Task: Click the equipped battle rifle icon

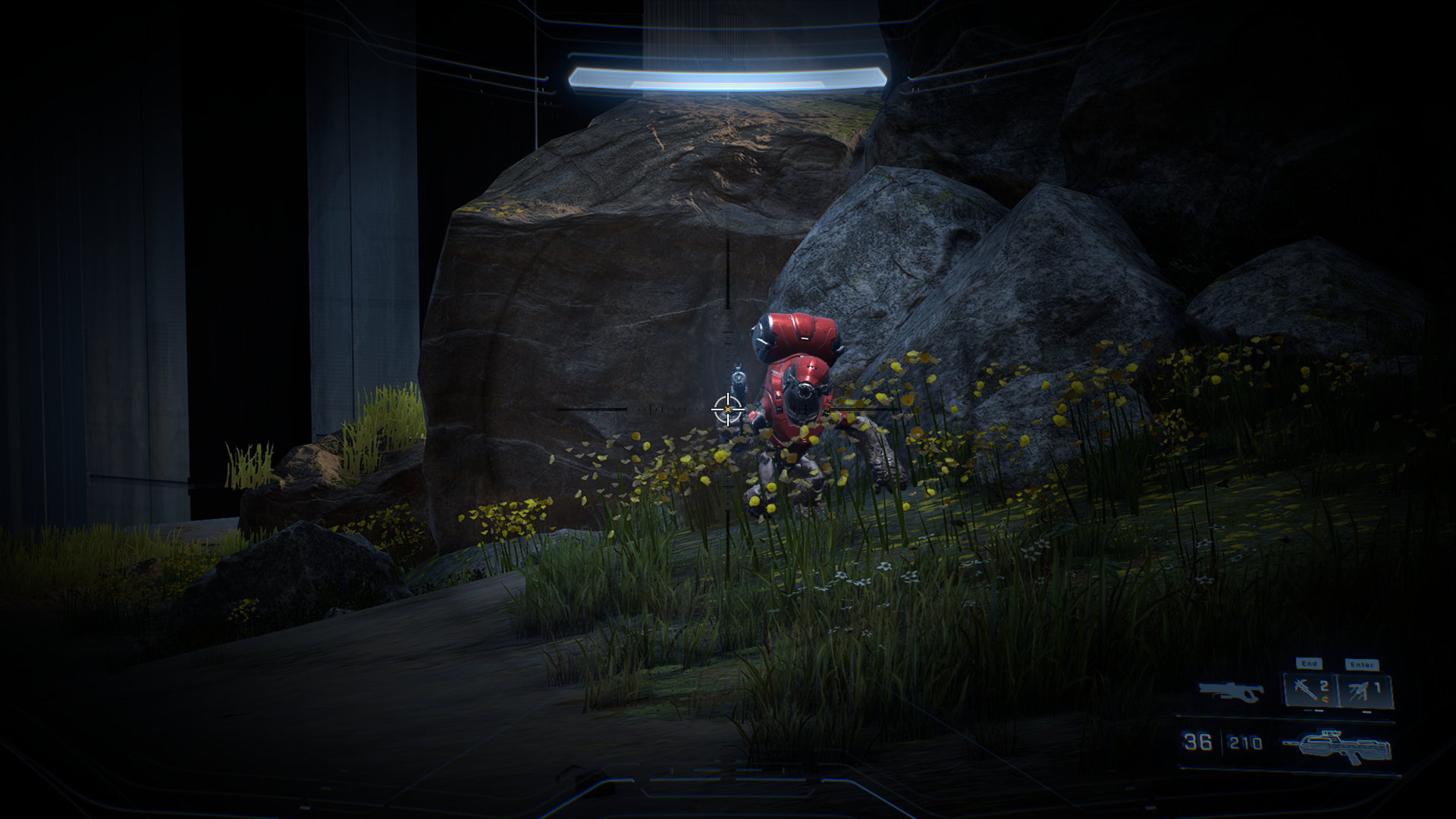Action: pyautogui.click(x=1338, y=746)
